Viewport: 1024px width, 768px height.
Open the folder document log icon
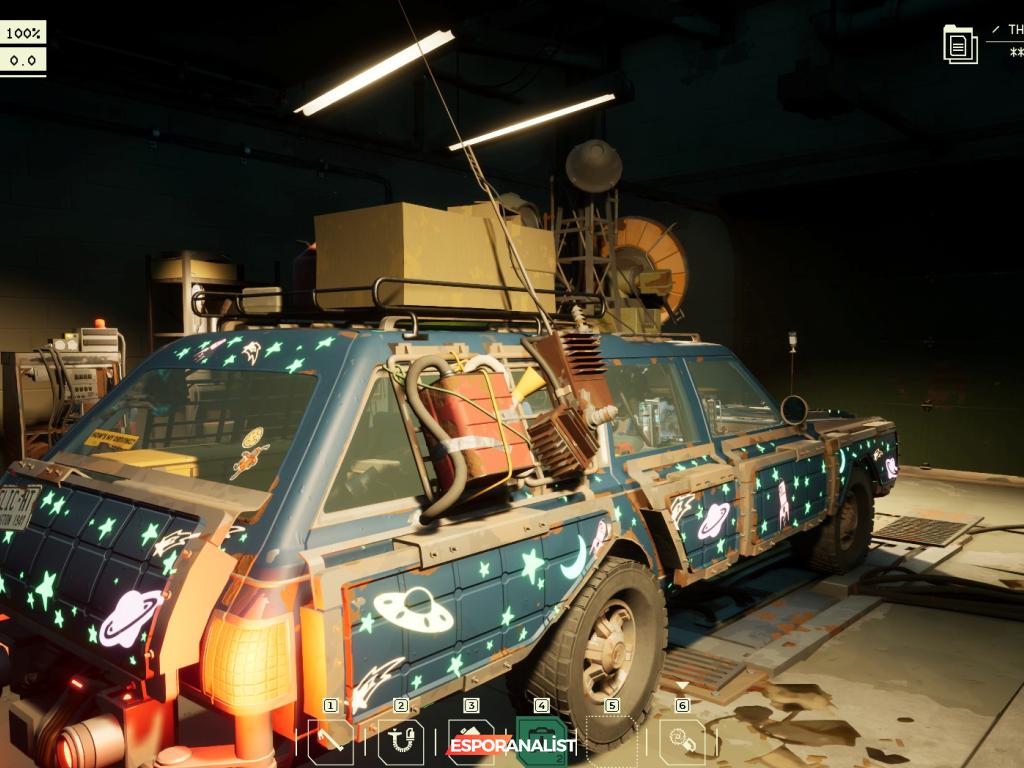pyautogui.click(x=960, y=44)
